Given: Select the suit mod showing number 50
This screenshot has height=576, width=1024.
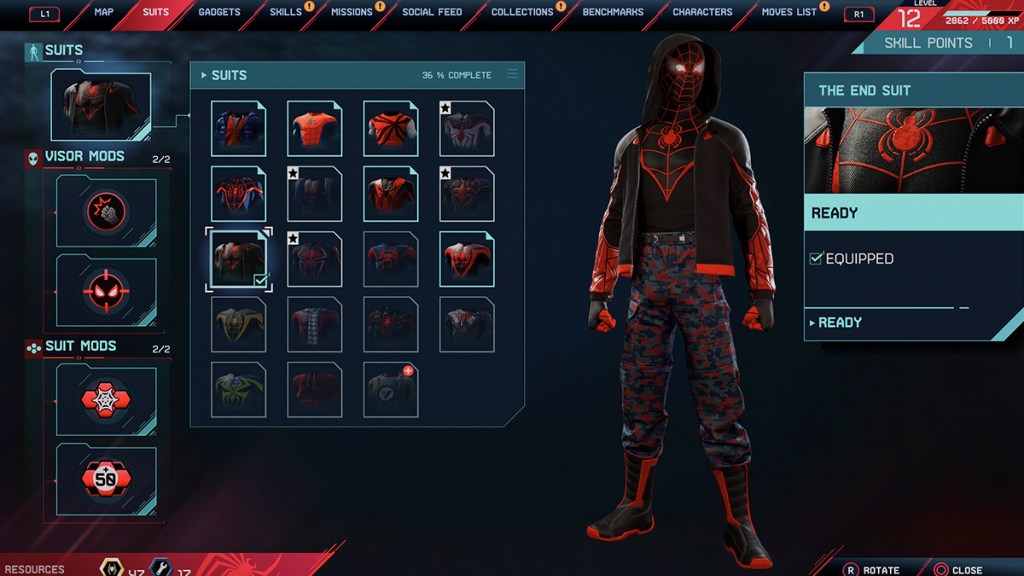Looking at the screenshot, I should click(x=106, y=479).
